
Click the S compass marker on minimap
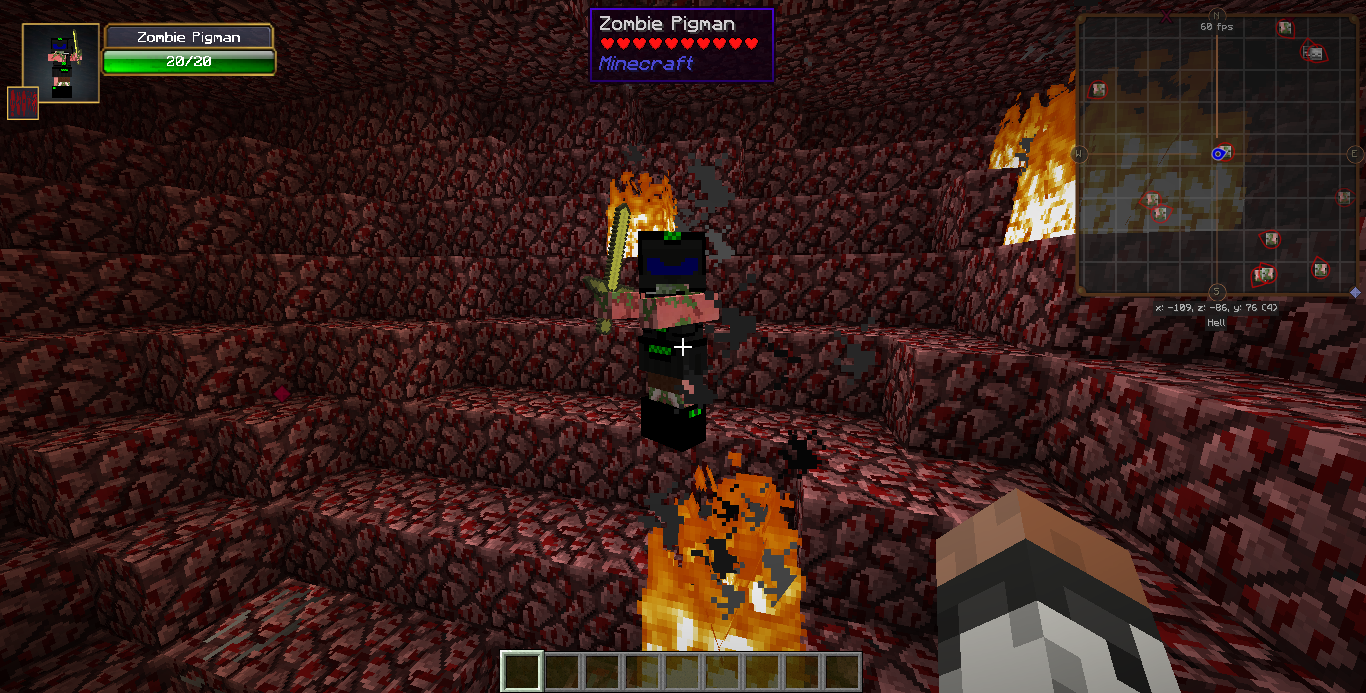[1216, 290]
